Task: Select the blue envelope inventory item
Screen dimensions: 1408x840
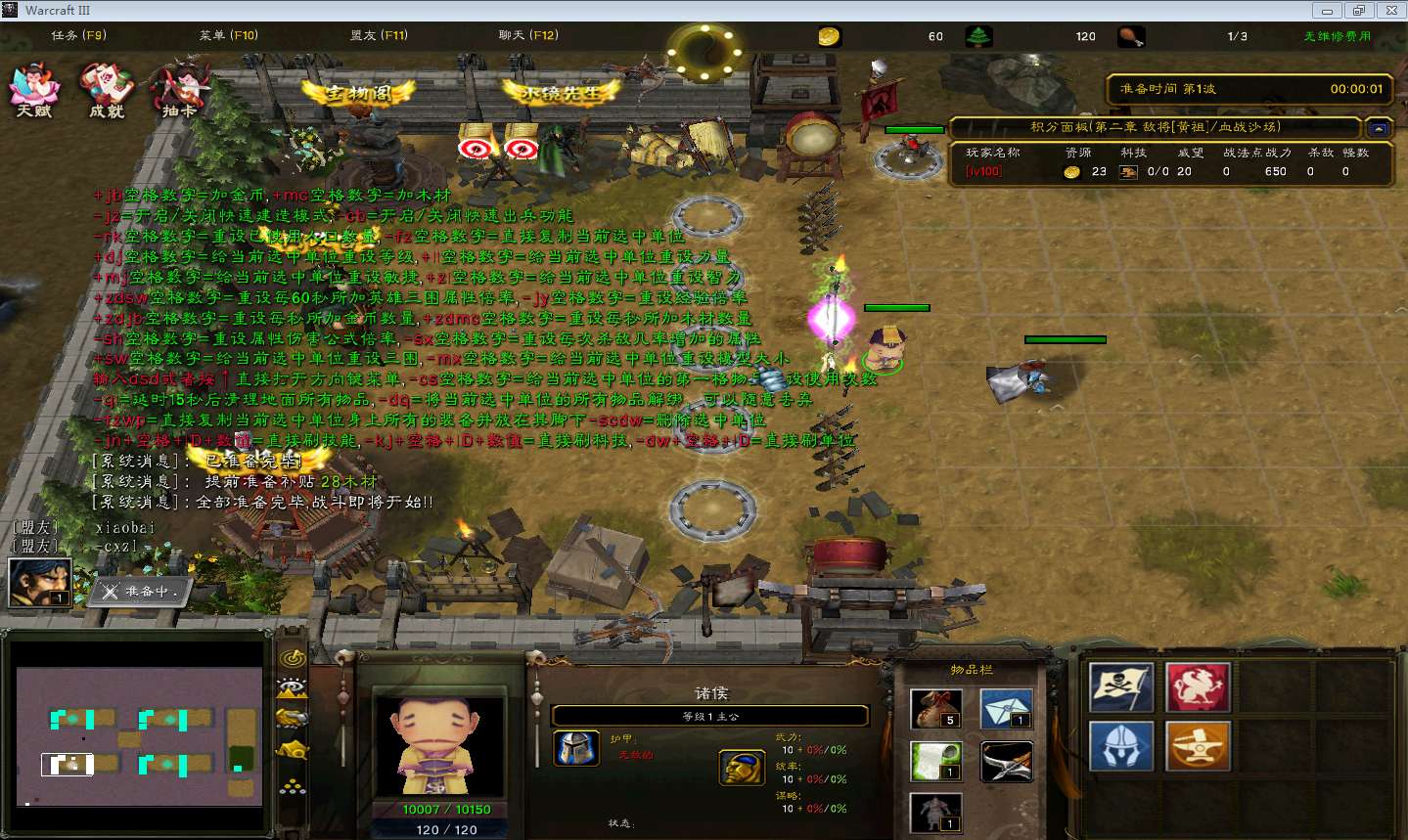Action: (x=1007, y=709)
